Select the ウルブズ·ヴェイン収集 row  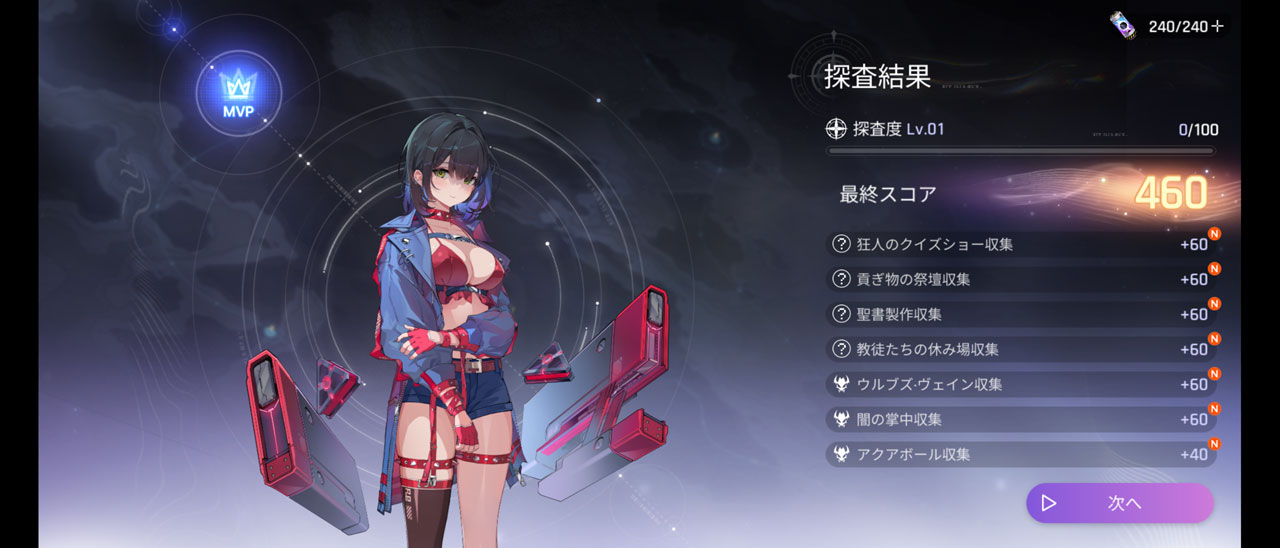1020,384
